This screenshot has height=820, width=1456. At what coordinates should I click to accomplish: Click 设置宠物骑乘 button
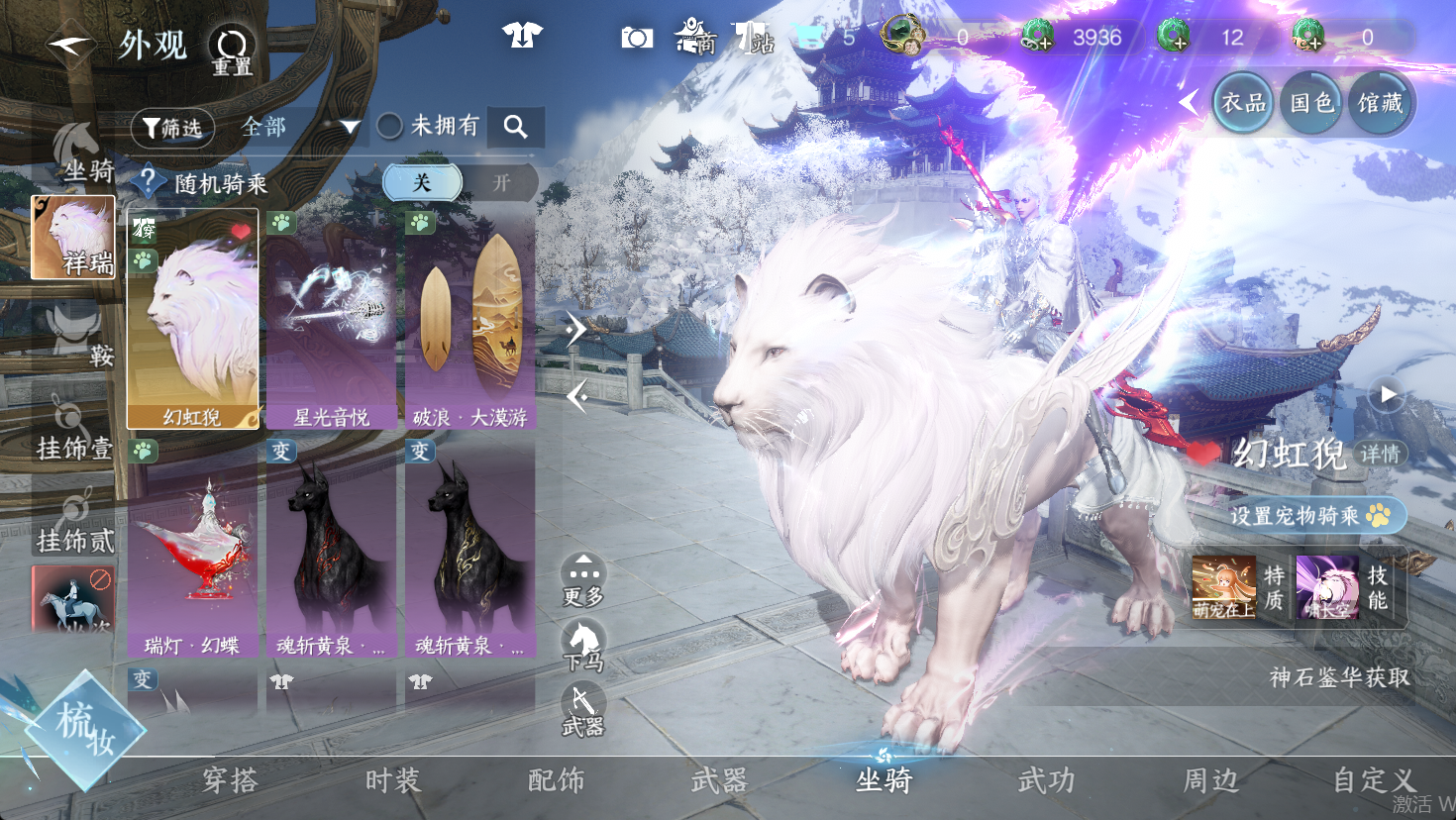coord(1307,515)
